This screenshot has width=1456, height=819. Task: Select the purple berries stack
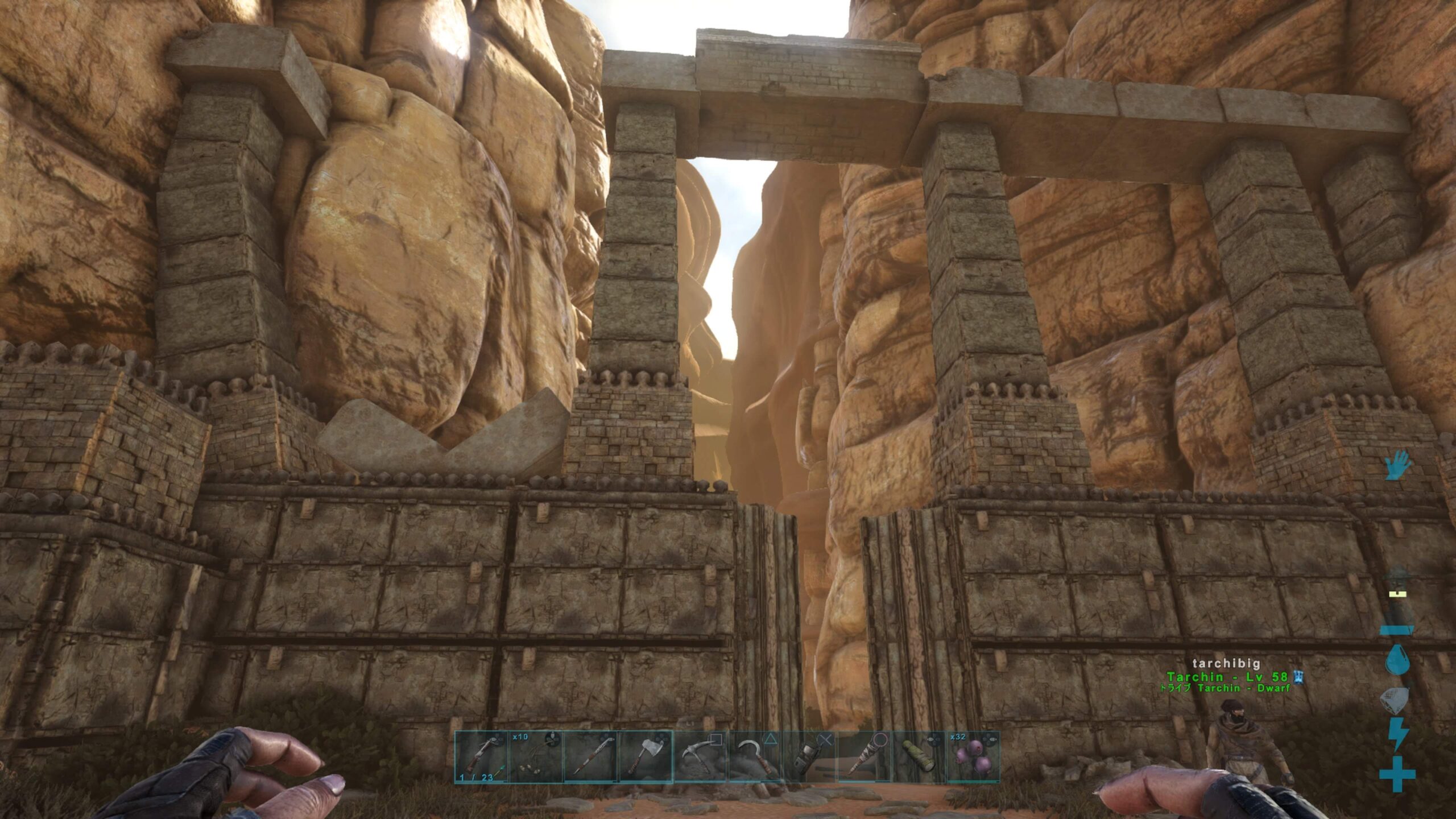click(x=973, y=757)
